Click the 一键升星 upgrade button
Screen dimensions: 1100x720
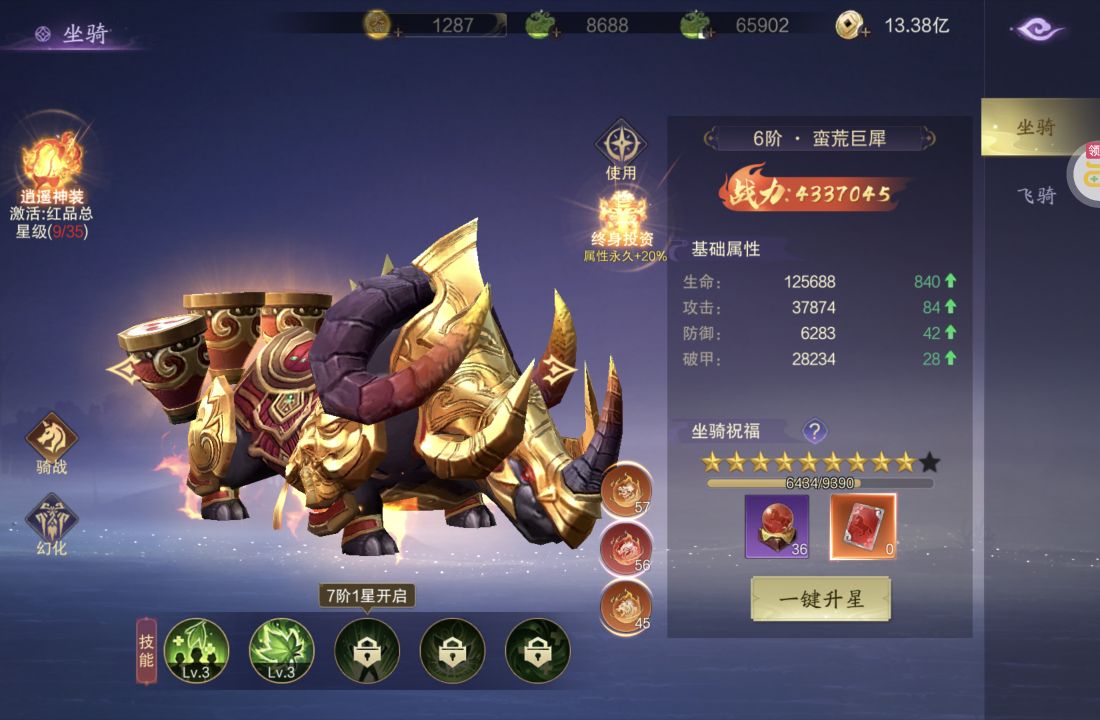click(820, 599)
